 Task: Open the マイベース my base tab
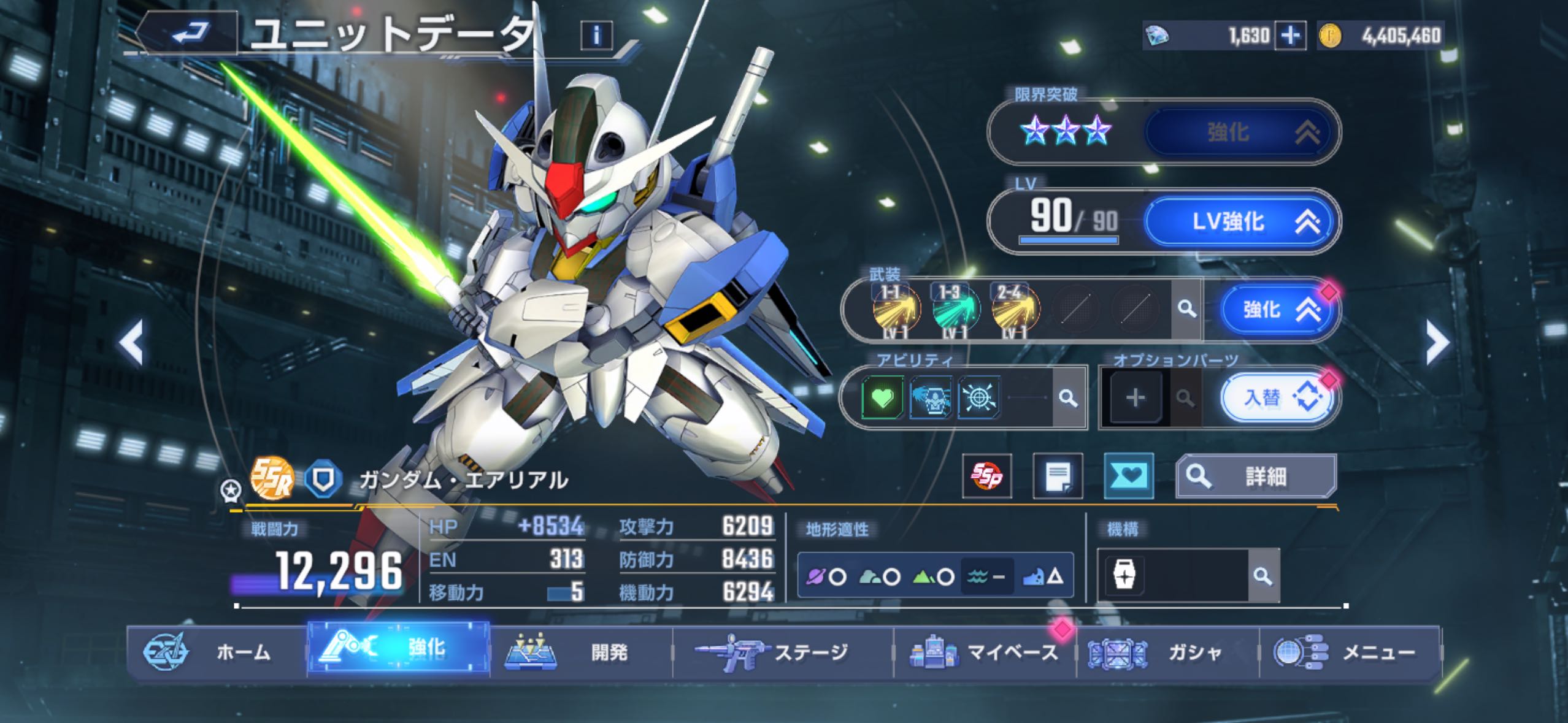[x=985, y=652]
